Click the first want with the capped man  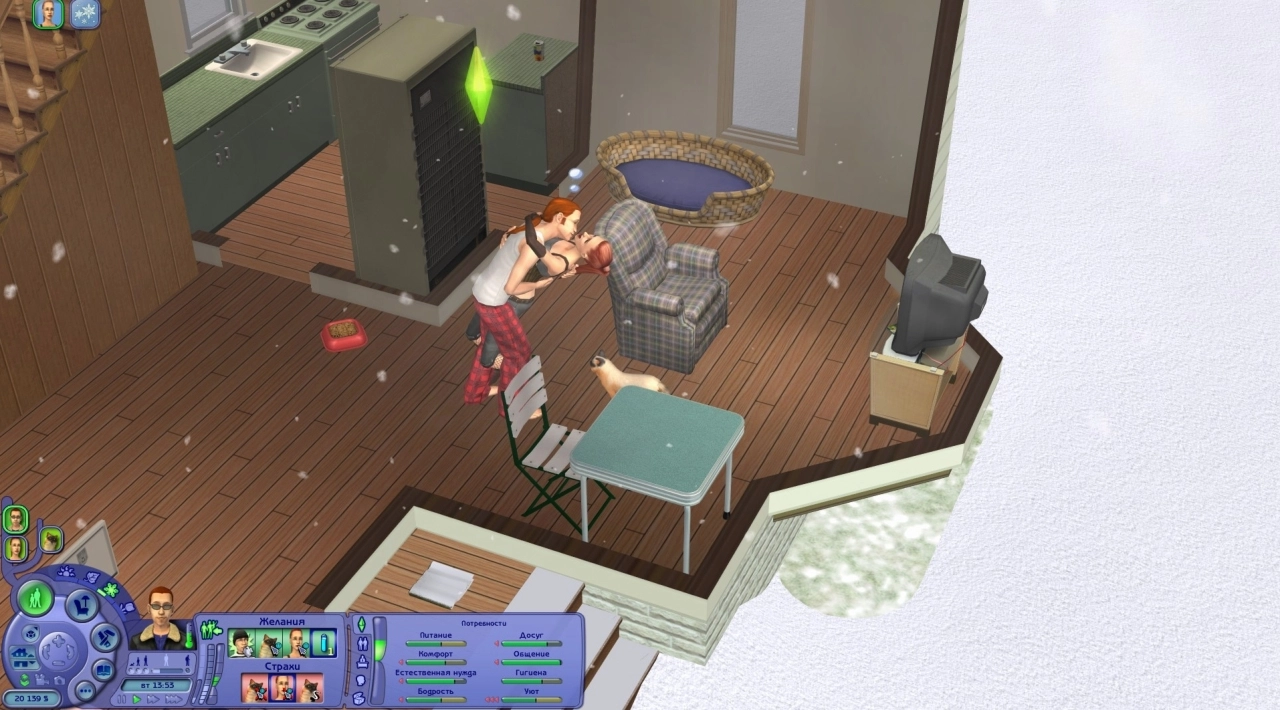coord(240,643)
